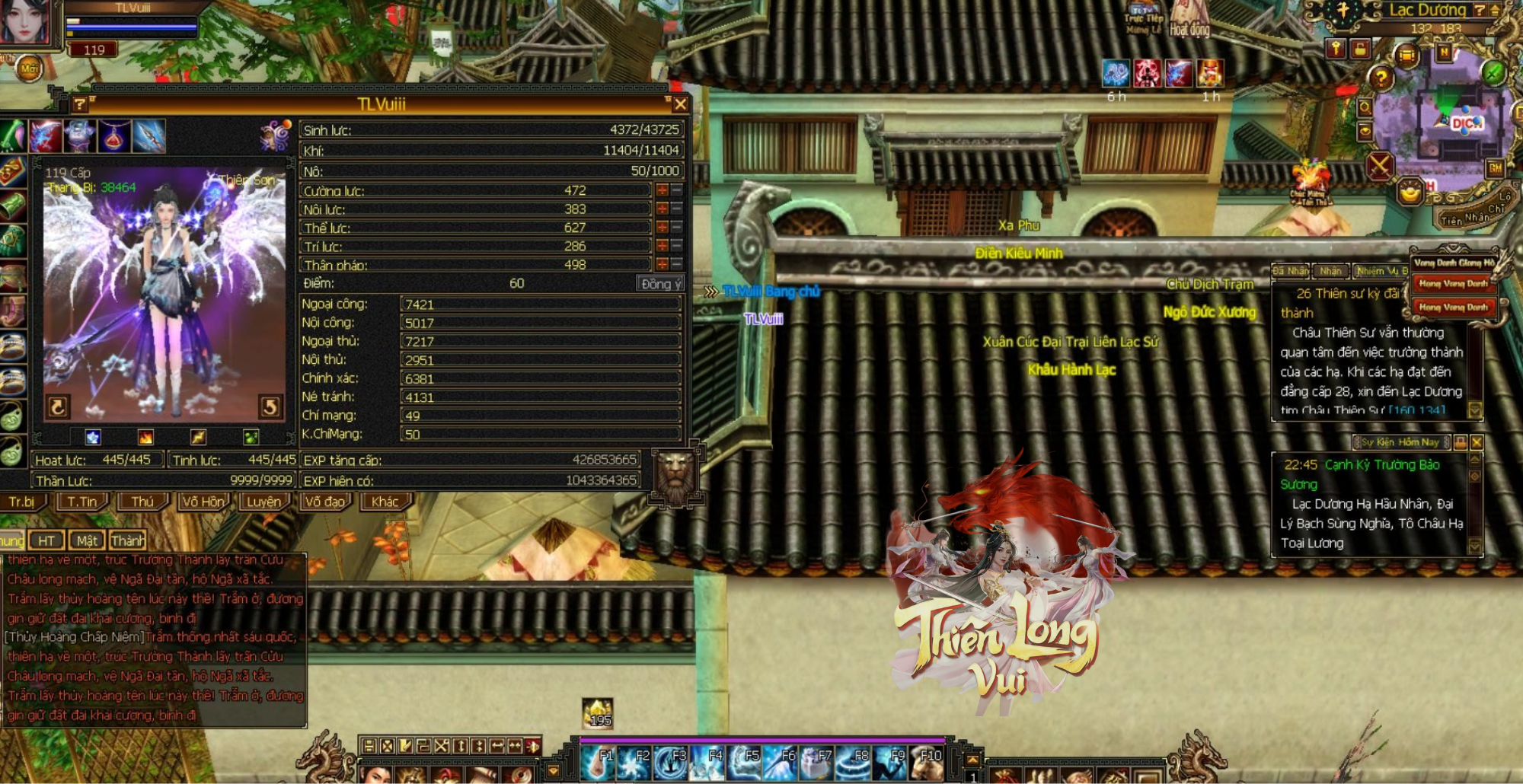Viewport: 1523px width, 784px height.
Task: Switch to the Thú tab
Action: pos(142,502)
